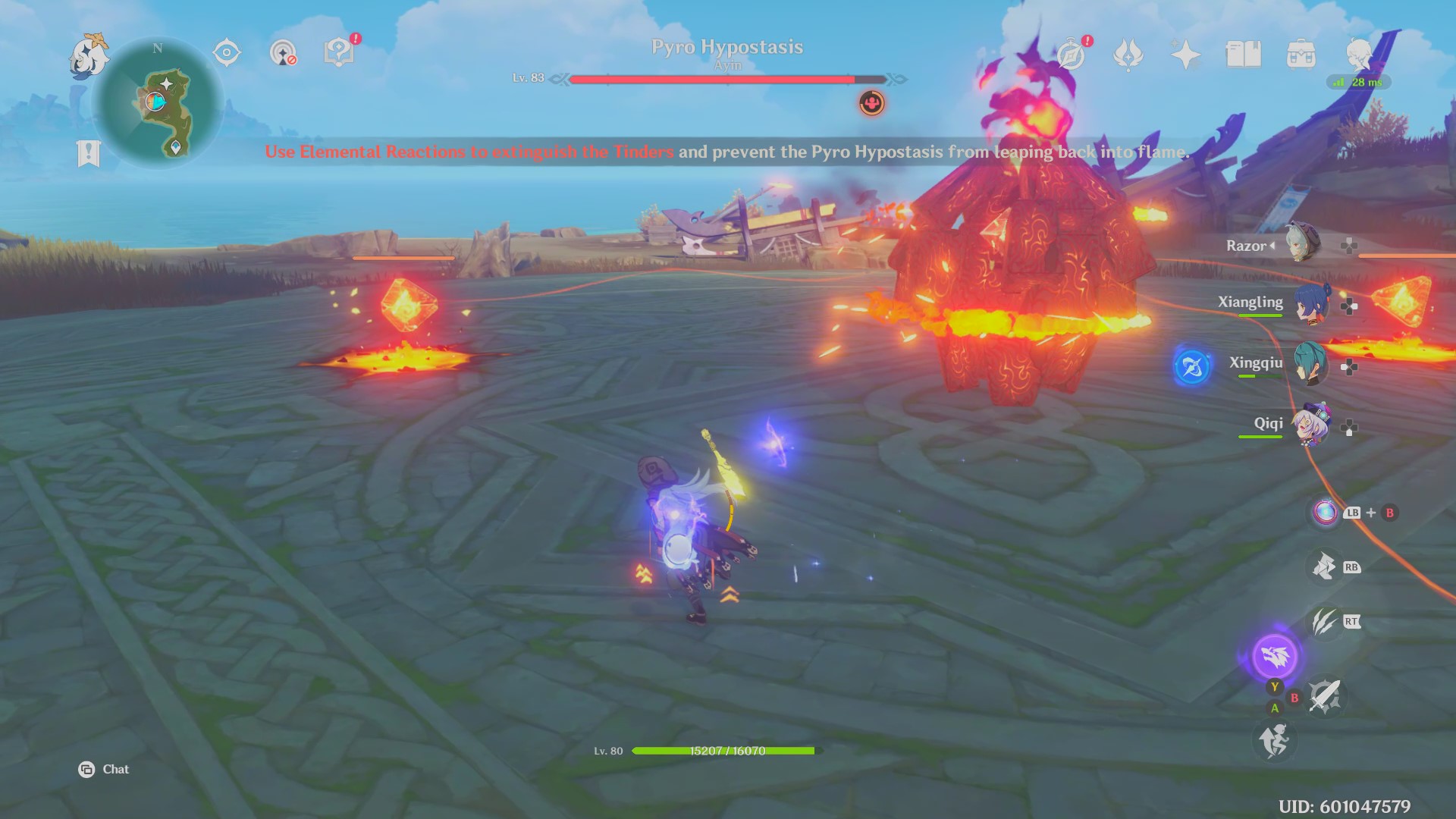Toggle the quest navigation eye icon
This screenshot has height=819, width=1456.
[x=226, y=52]
